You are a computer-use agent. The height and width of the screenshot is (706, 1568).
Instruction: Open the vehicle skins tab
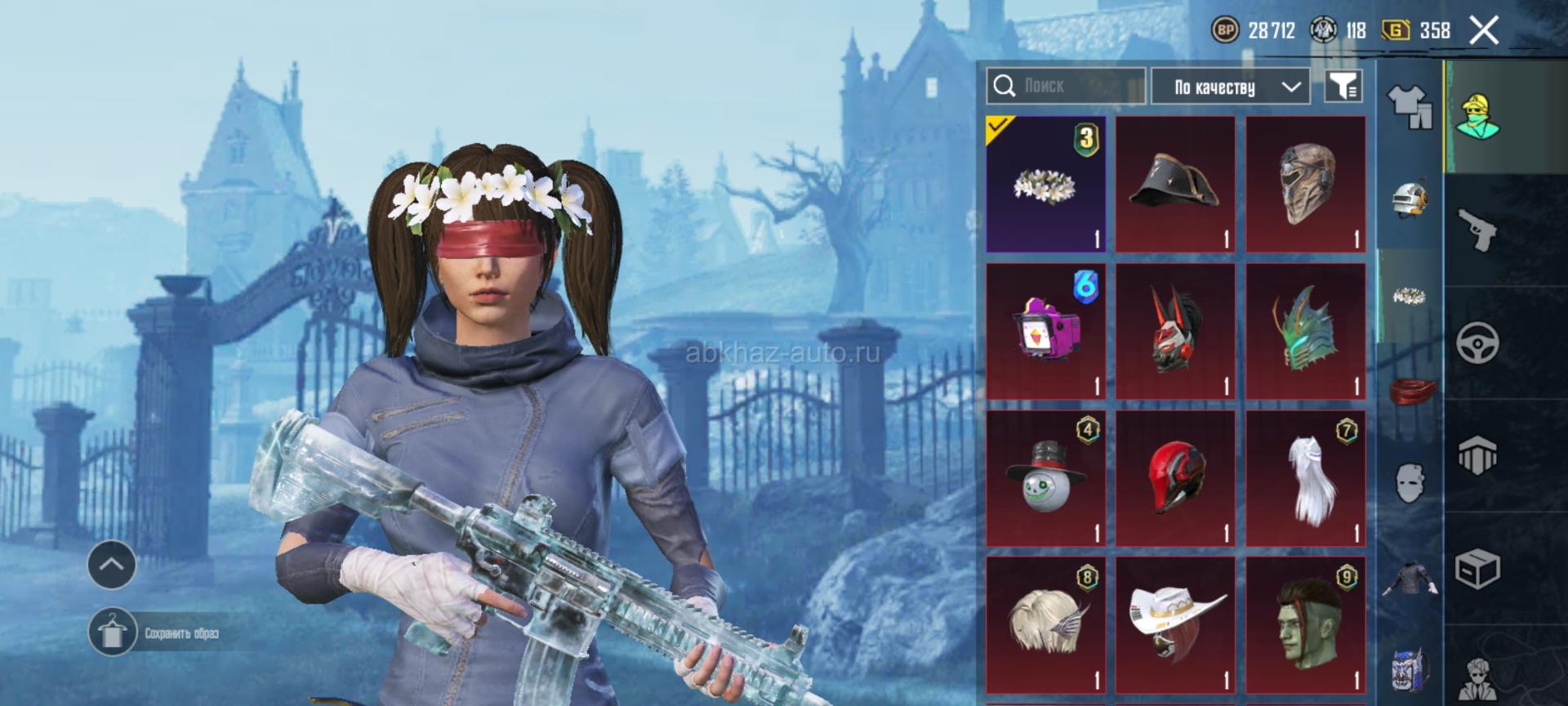pyautogui.click(x=1477, y=343)
